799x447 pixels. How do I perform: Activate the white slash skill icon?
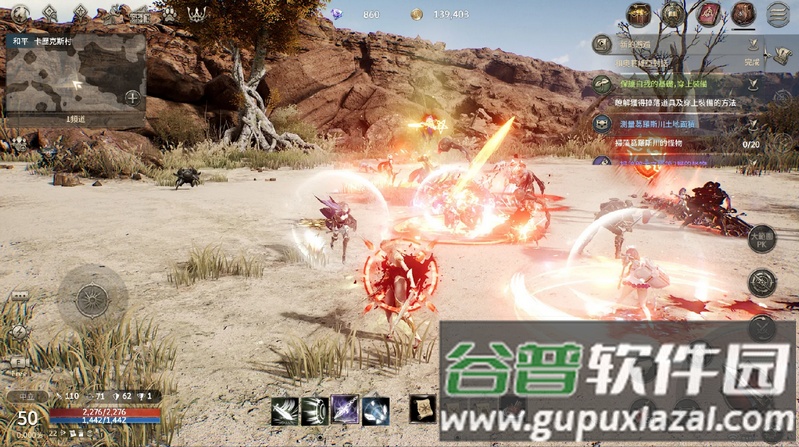click(x=285, y=411)
